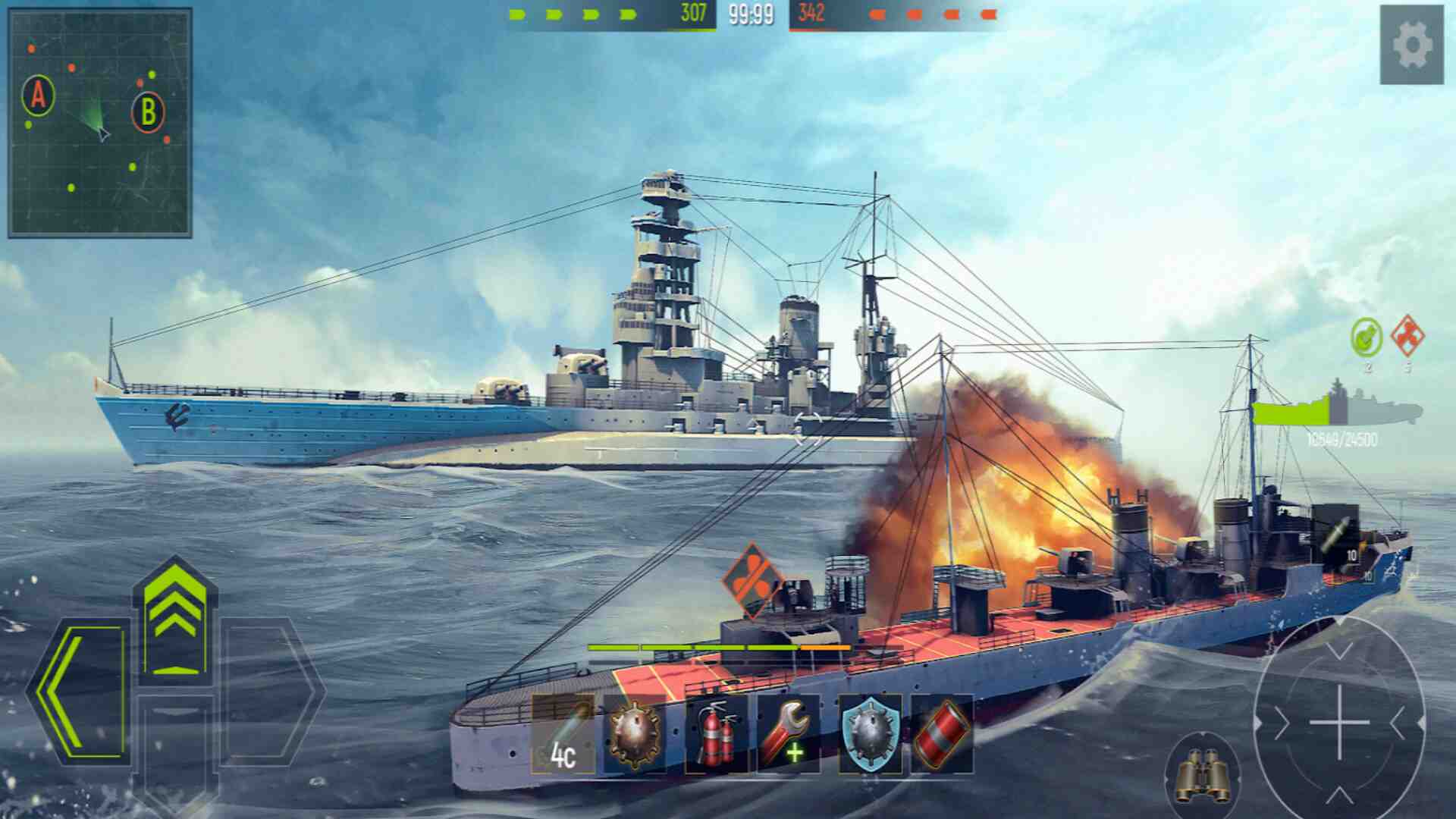Select the torpedo weapon slot
Image resolution: width=1456 pixels, height=819 pixels.
click(x=563, y=734)
